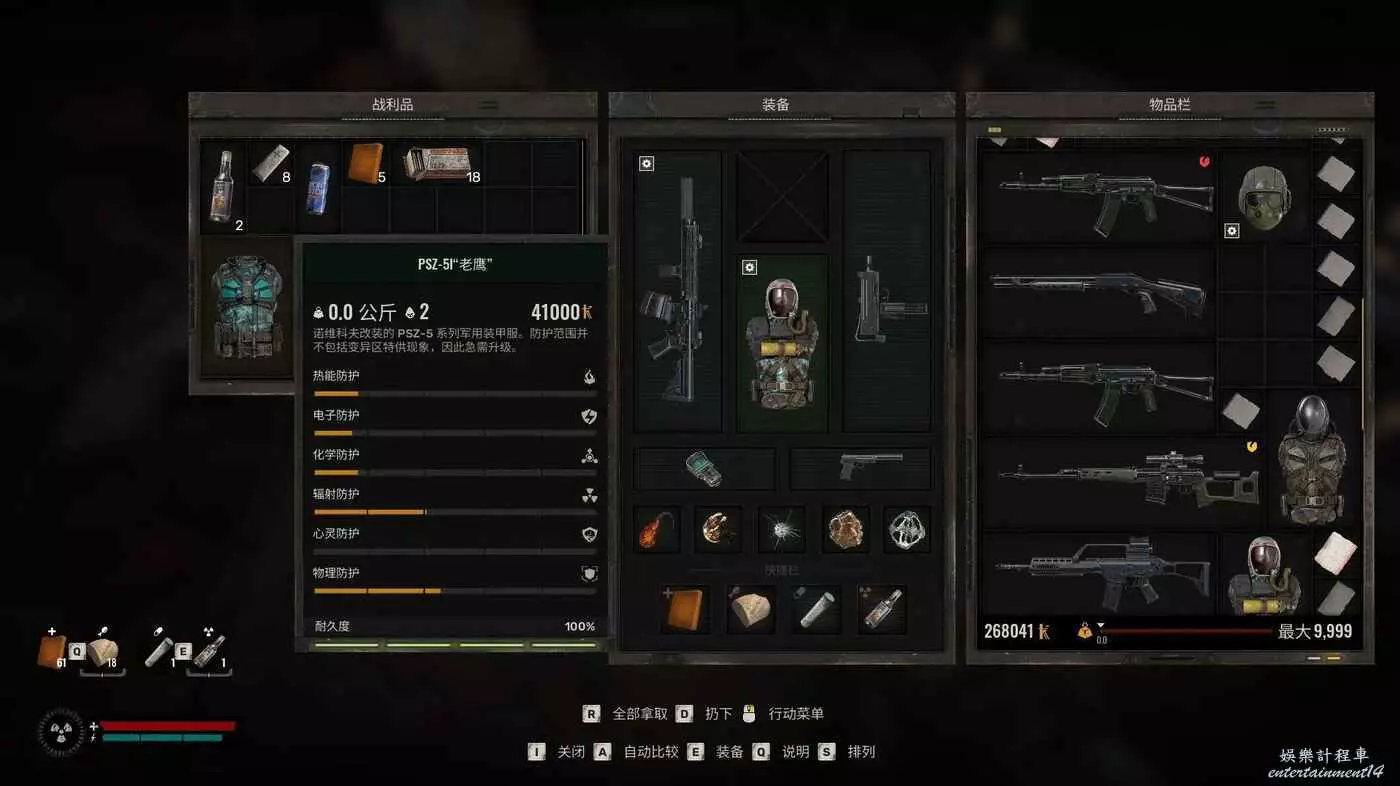This screenshot has width=1400, height=786.
Task: Pick the bread in the quick slot bar
Action: (x=750, y=609)
